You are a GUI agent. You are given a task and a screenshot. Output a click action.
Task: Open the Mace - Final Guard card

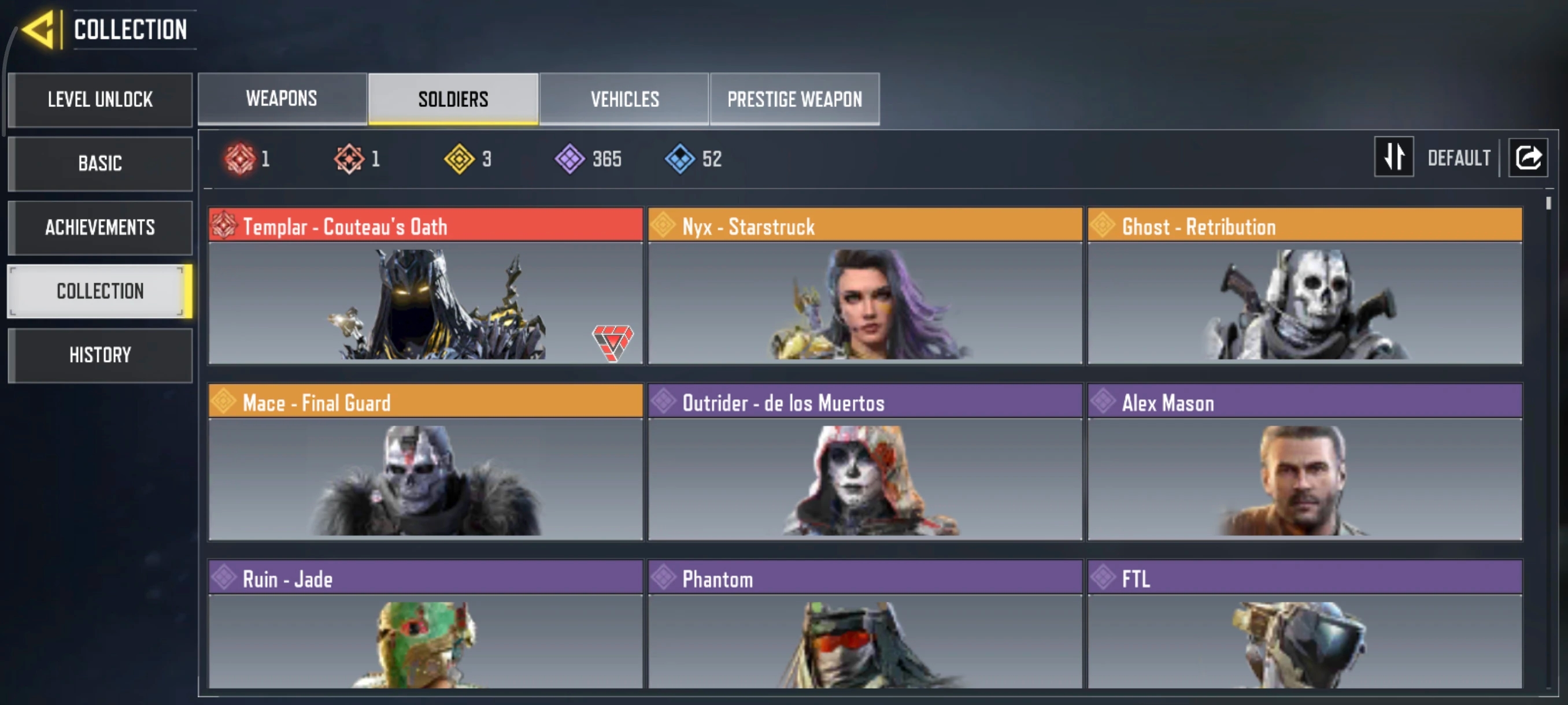[x=426, y=462]
